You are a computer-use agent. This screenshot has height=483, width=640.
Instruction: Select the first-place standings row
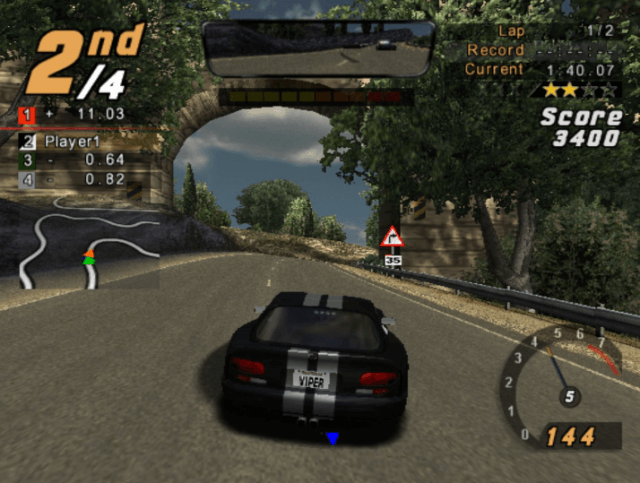coord(75,114)
